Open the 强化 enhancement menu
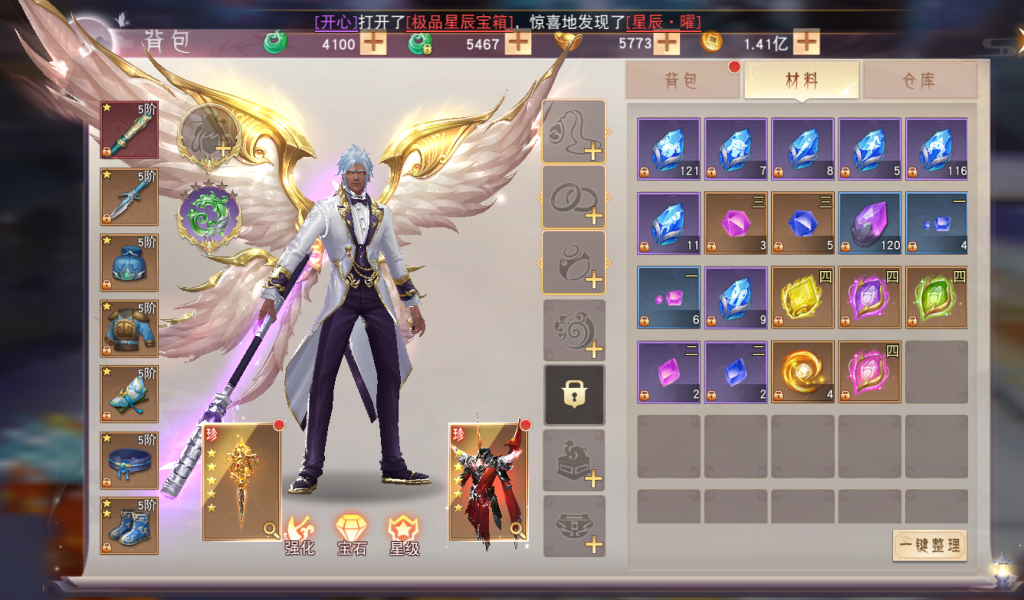 pyautogui.click(x=301, y=533)
